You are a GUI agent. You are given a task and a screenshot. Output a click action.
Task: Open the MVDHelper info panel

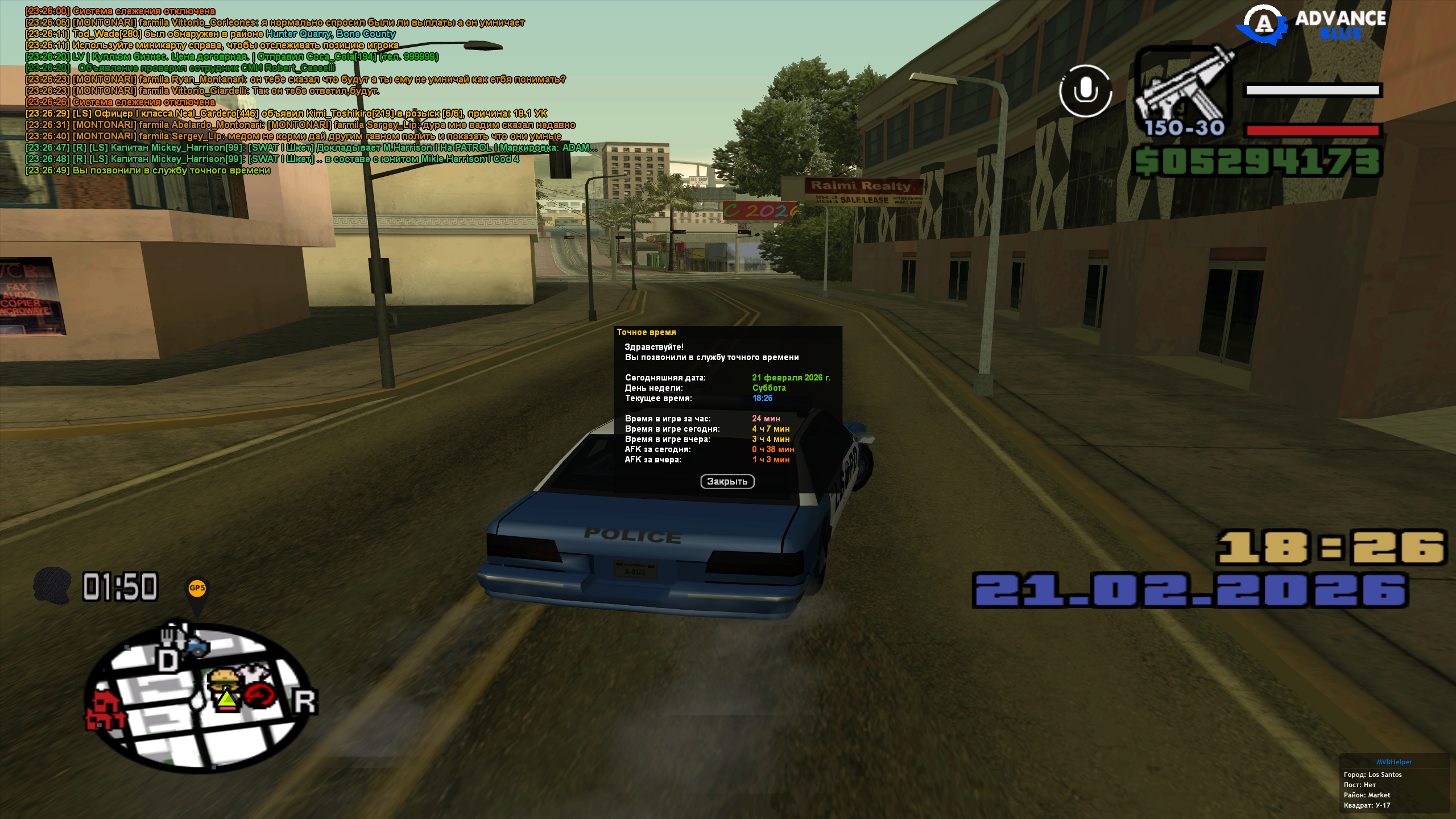[x=1394, y=763]
